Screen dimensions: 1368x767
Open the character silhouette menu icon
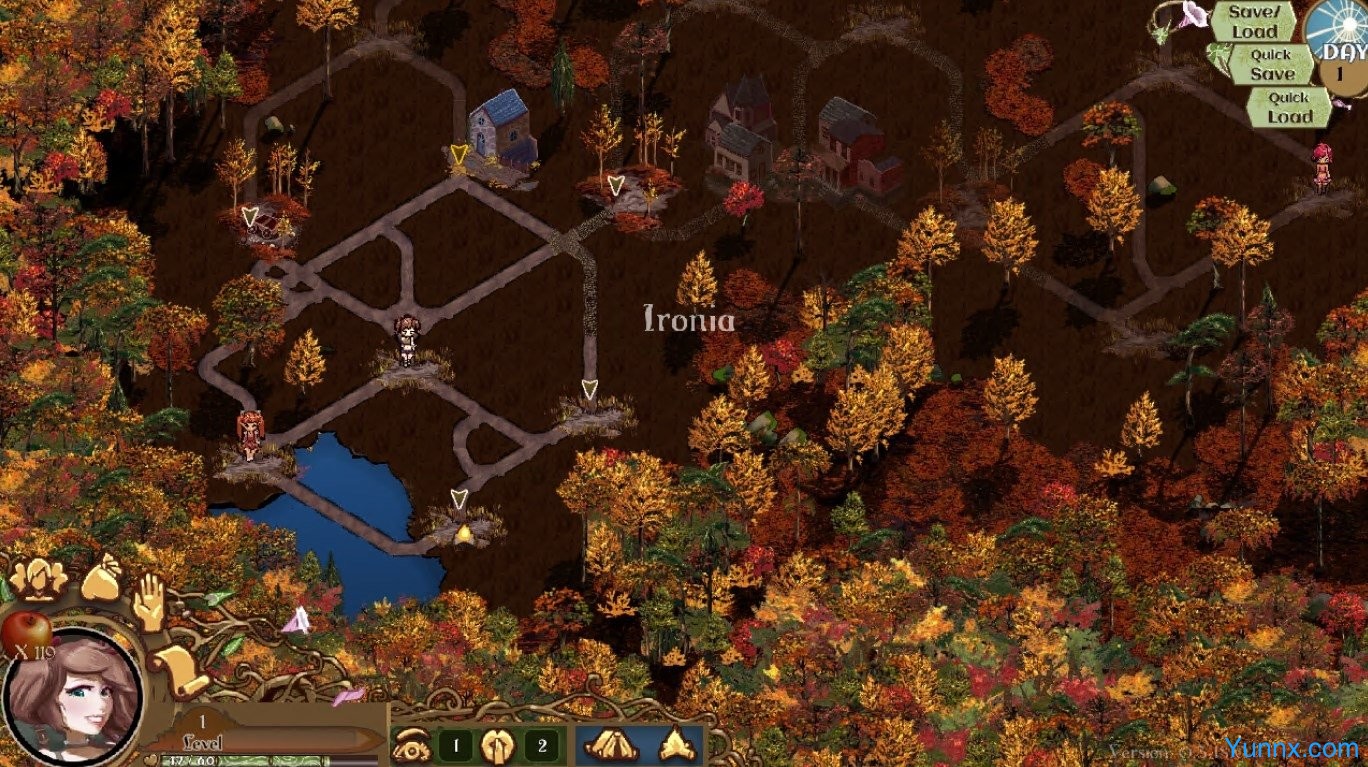(x=38, y=578)
